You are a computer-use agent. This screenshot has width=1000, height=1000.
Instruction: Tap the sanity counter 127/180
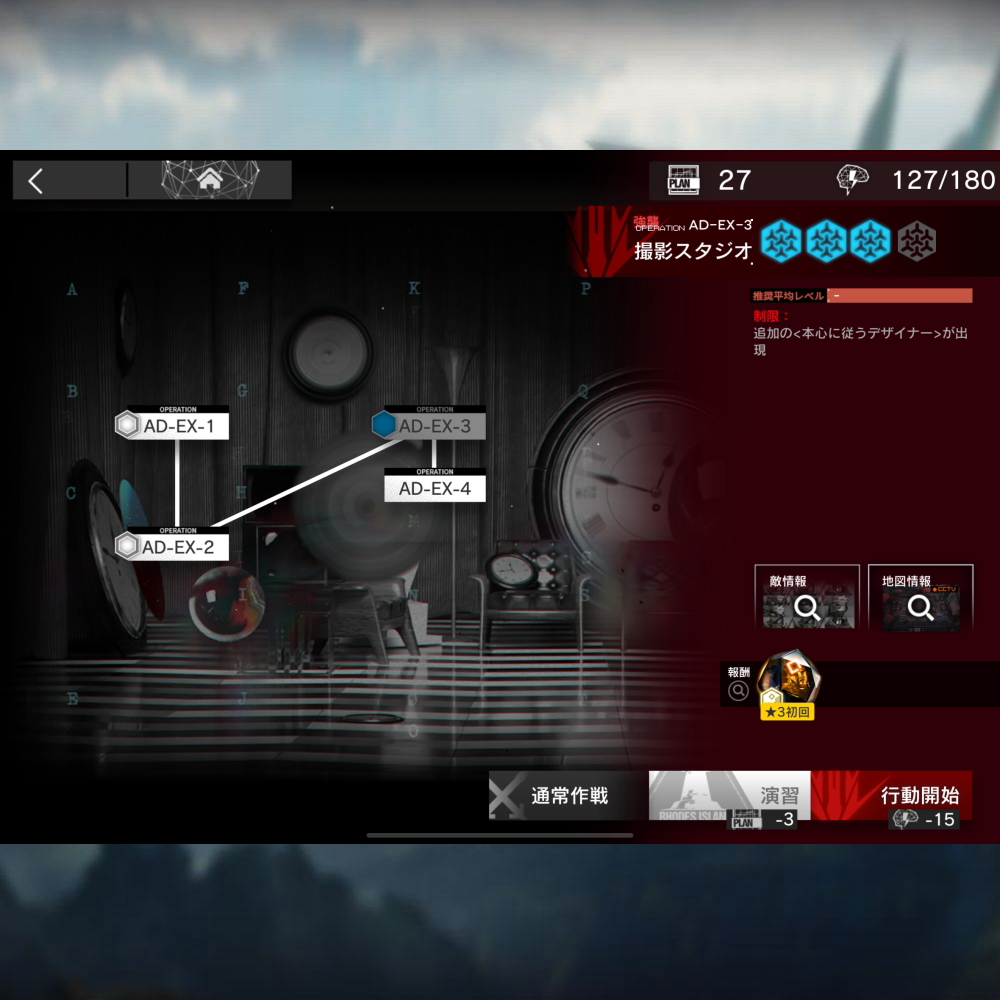click(917, 180)
